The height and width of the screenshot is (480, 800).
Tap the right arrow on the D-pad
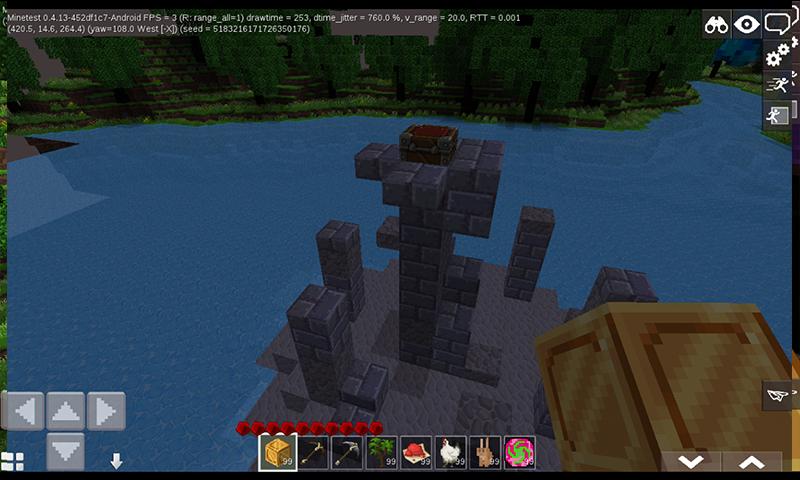coord(106,410)
